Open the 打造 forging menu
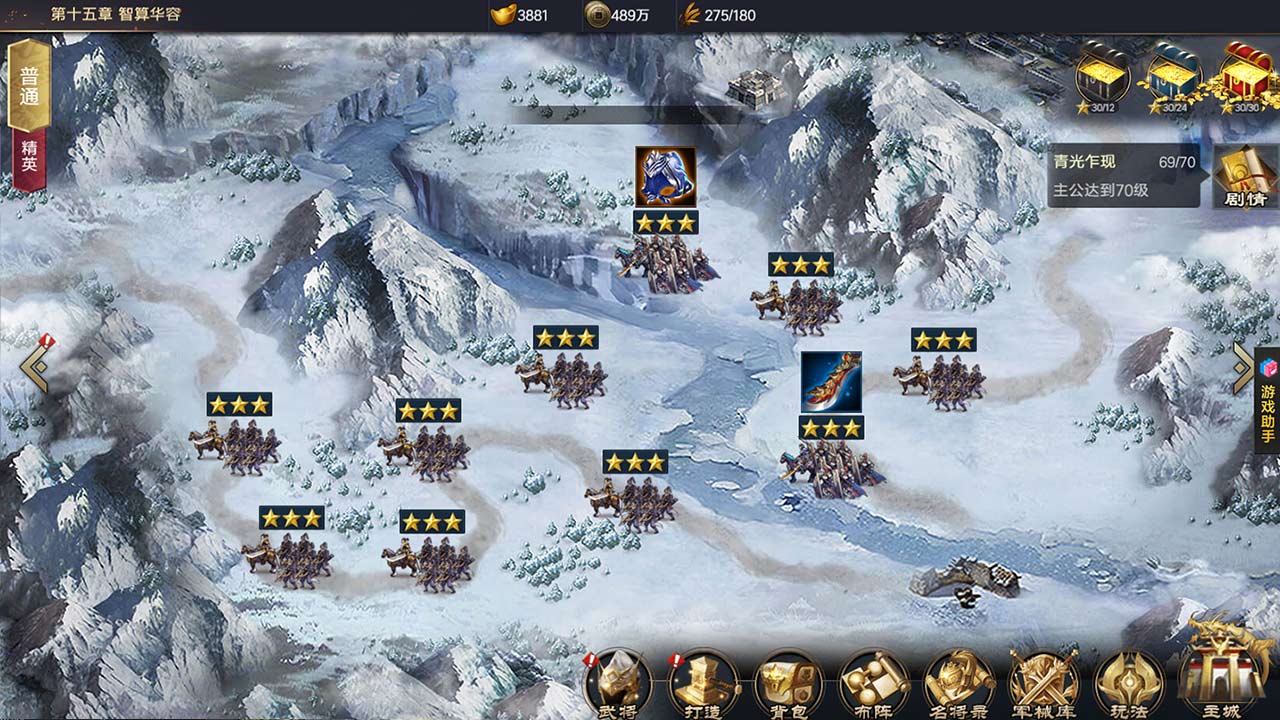Viewport: 1280px width, 720px height. tap(703, 684)
